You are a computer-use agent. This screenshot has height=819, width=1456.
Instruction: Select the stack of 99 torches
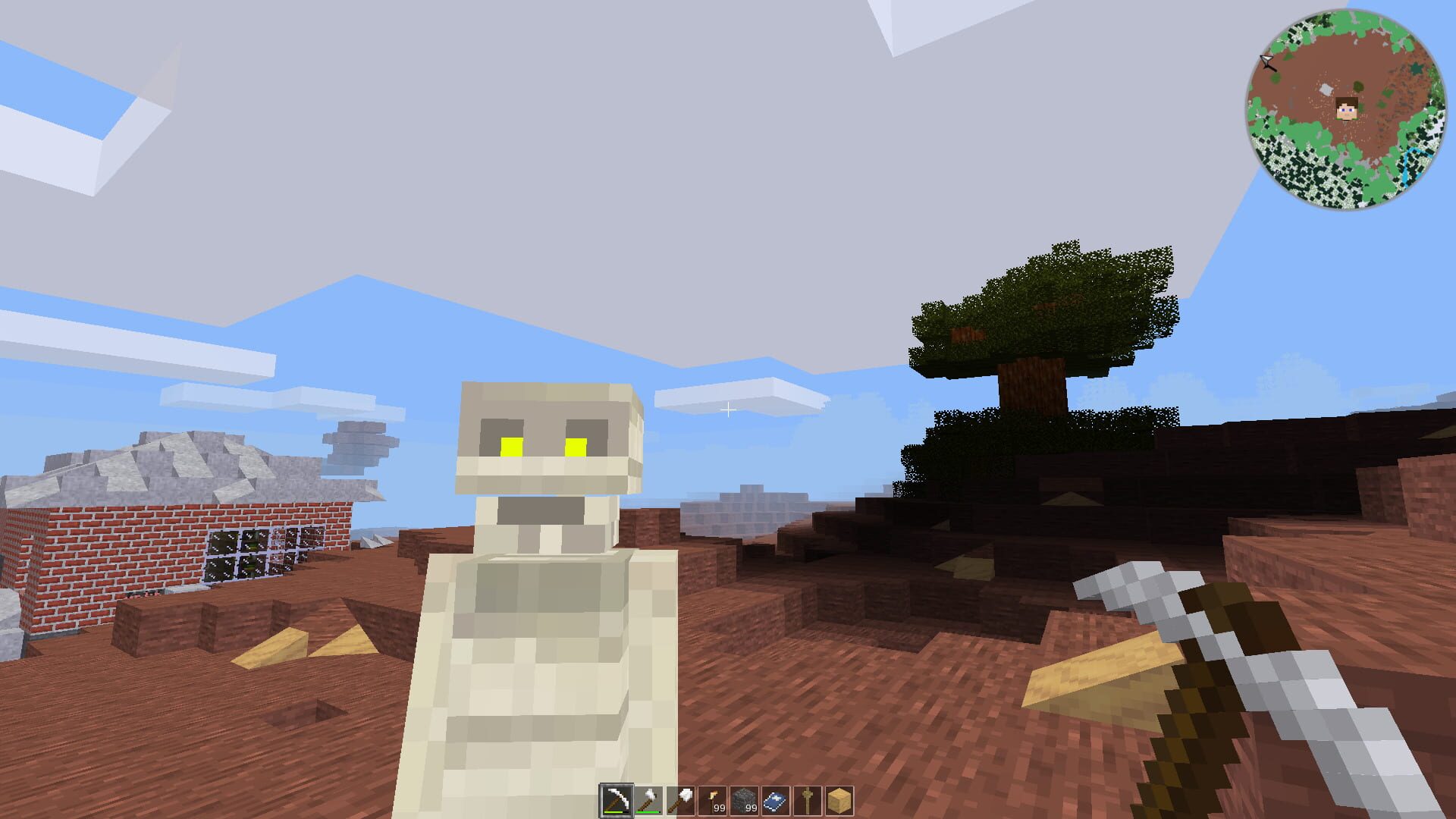coord(712,798)
